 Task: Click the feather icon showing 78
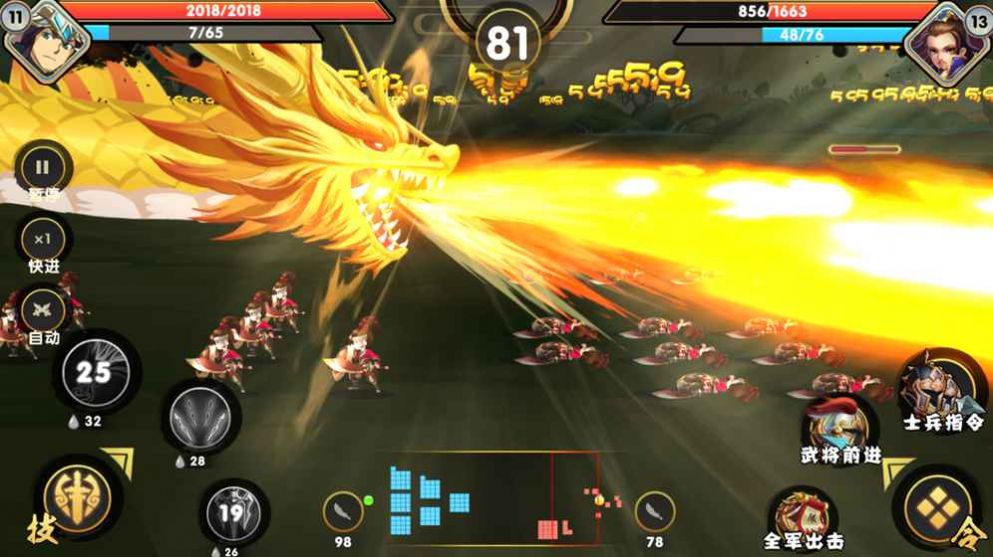(x=655, y=511)
